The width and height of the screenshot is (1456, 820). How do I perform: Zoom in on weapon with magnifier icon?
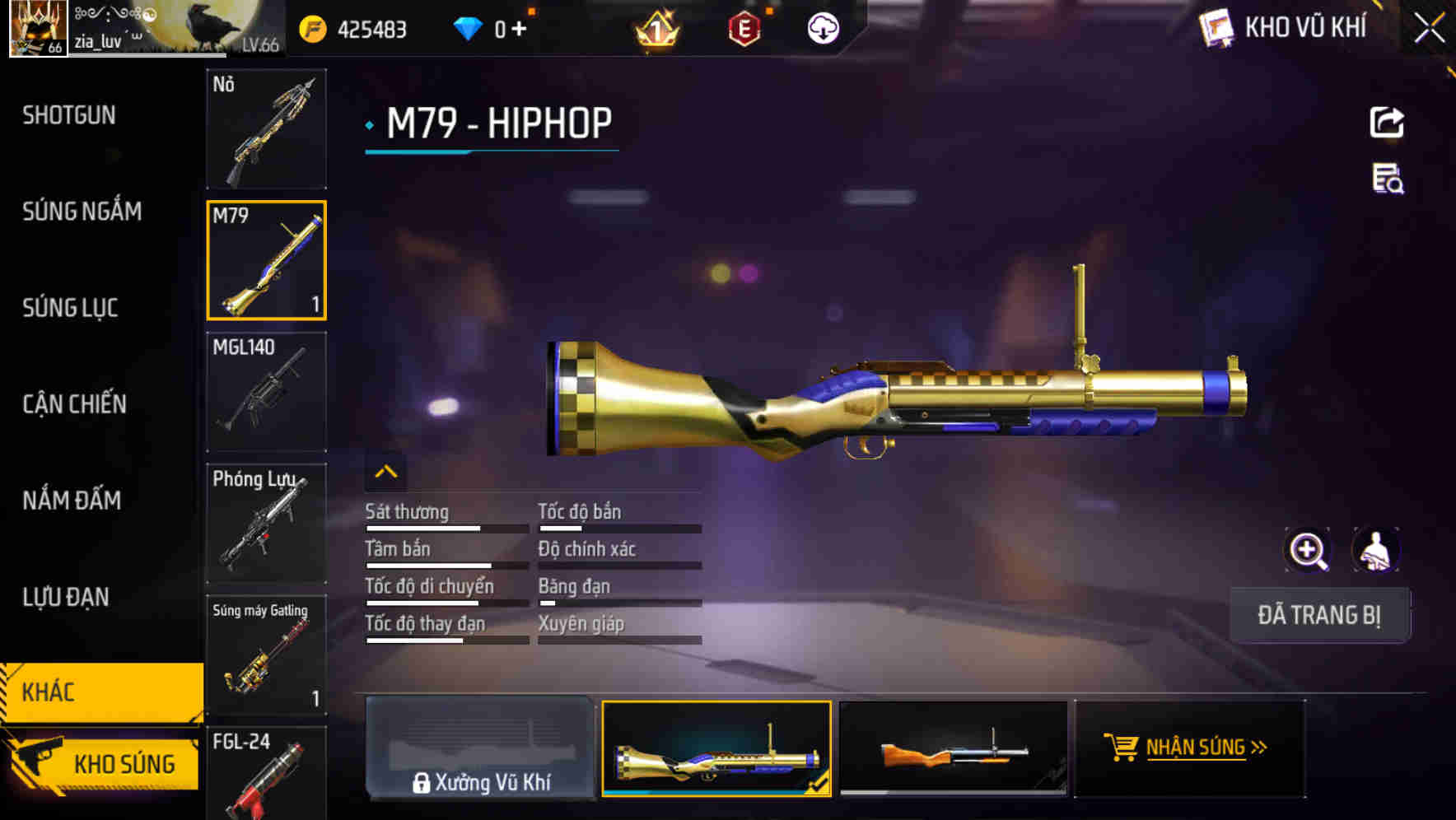1308,550
